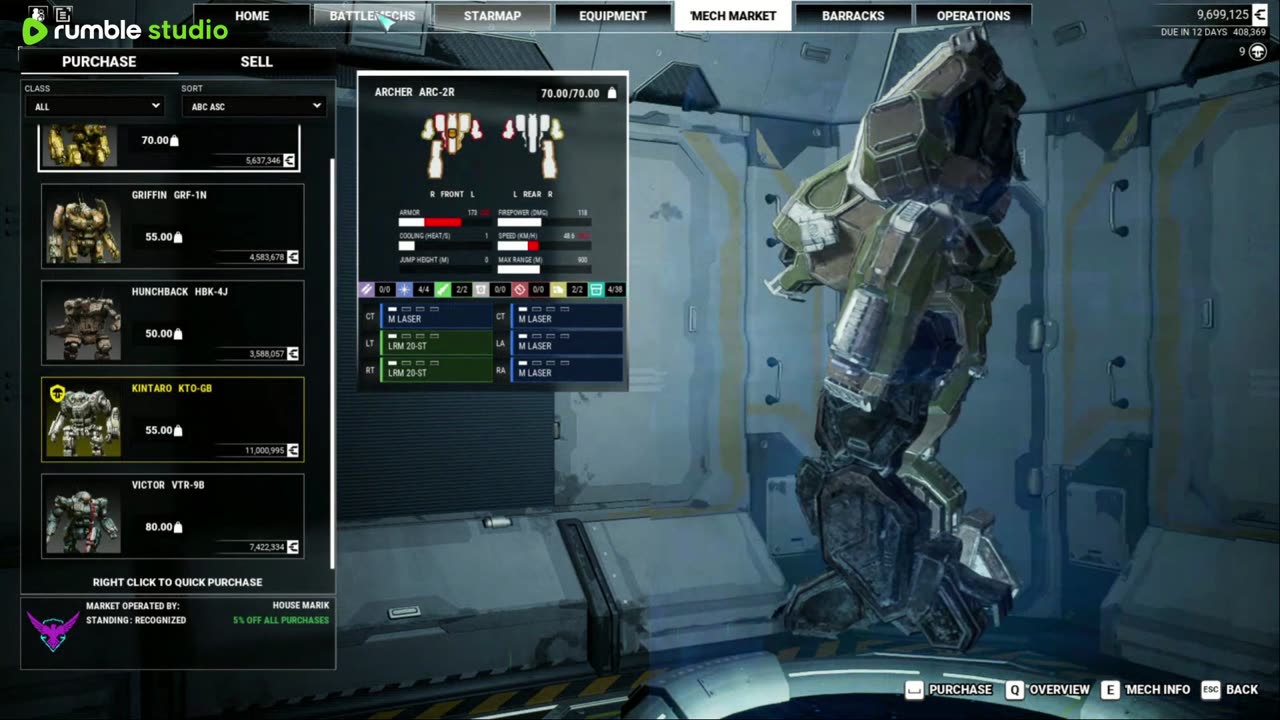Viewport: 1280px width, 720px height.
Task: Select the 'Mech Market tab
Action: pyautogui.click(x=733, y=16)
